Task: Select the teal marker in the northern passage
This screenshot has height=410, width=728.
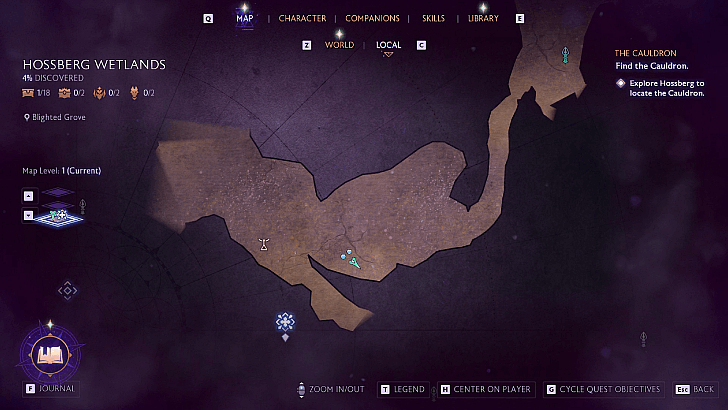Action: tap(567, 54)
